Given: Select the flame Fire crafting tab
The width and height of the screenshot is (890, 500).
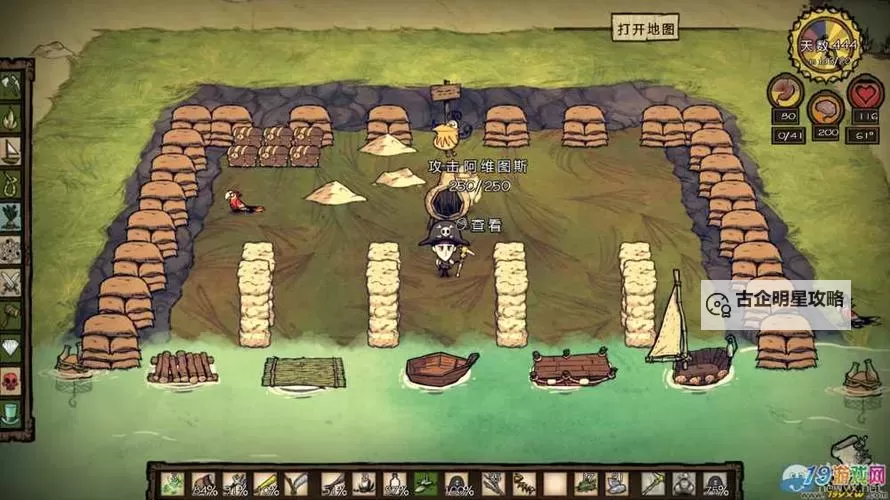Looking at the screenshot, I should pyautogui.click(x=11, y=118).
